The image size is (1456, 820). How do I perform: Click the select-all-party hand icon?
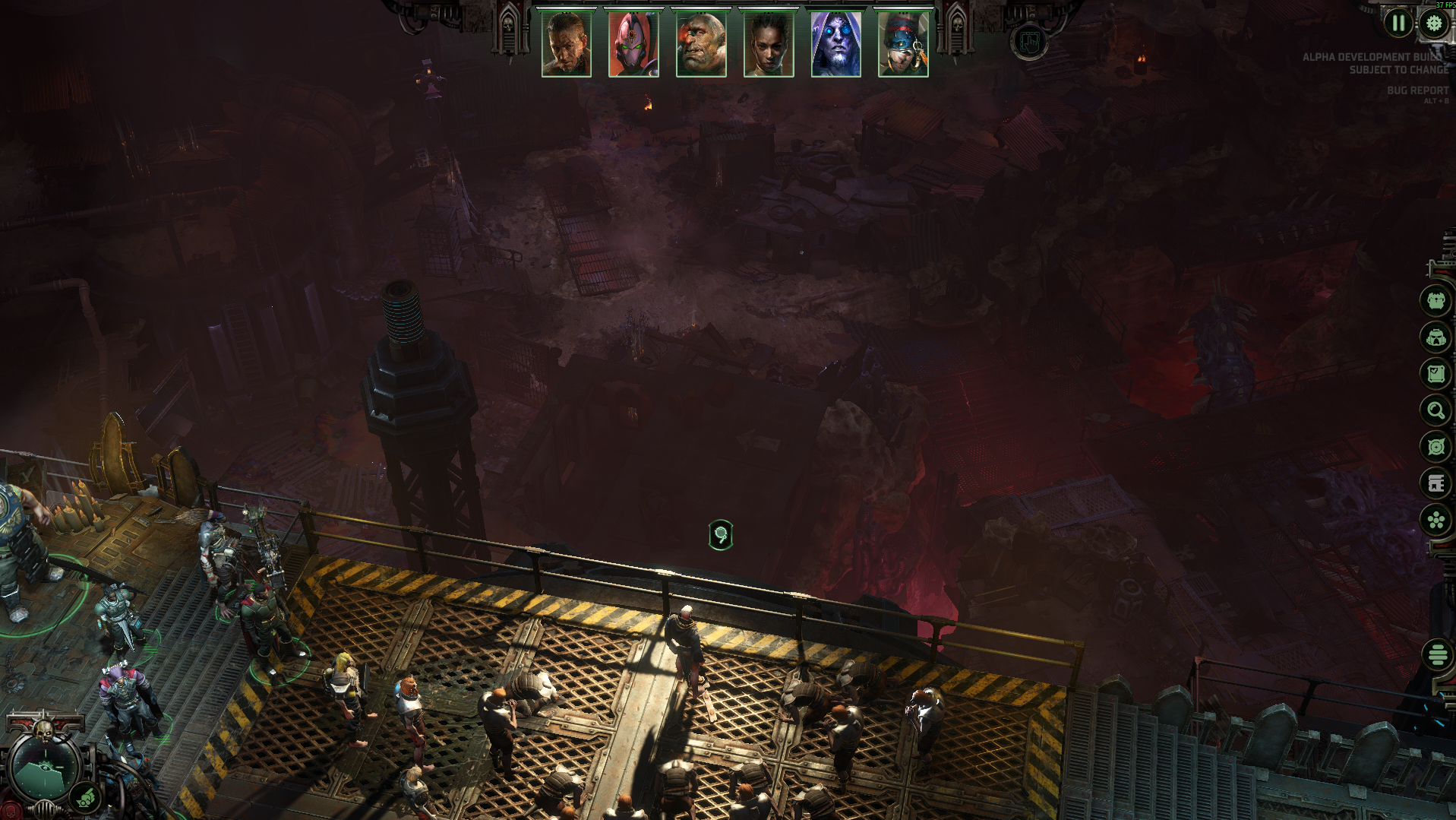(1029, 42)
